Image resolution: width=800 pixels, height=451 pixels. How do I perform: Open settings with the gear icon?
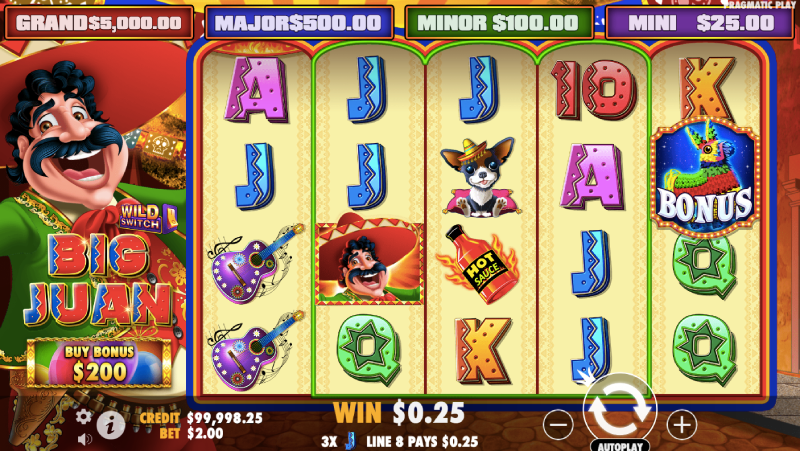click(x=84, y=416)
